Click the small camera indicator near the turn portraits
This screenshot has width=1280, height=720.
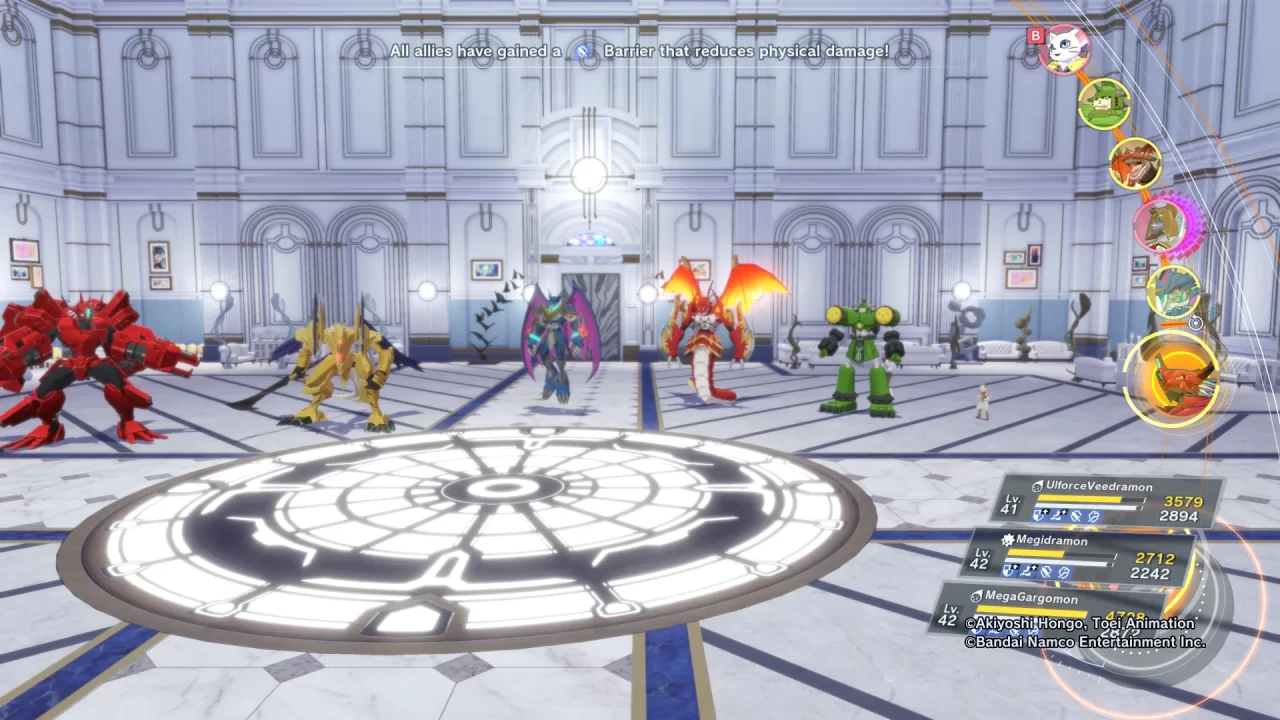(x=1194, y=323)
